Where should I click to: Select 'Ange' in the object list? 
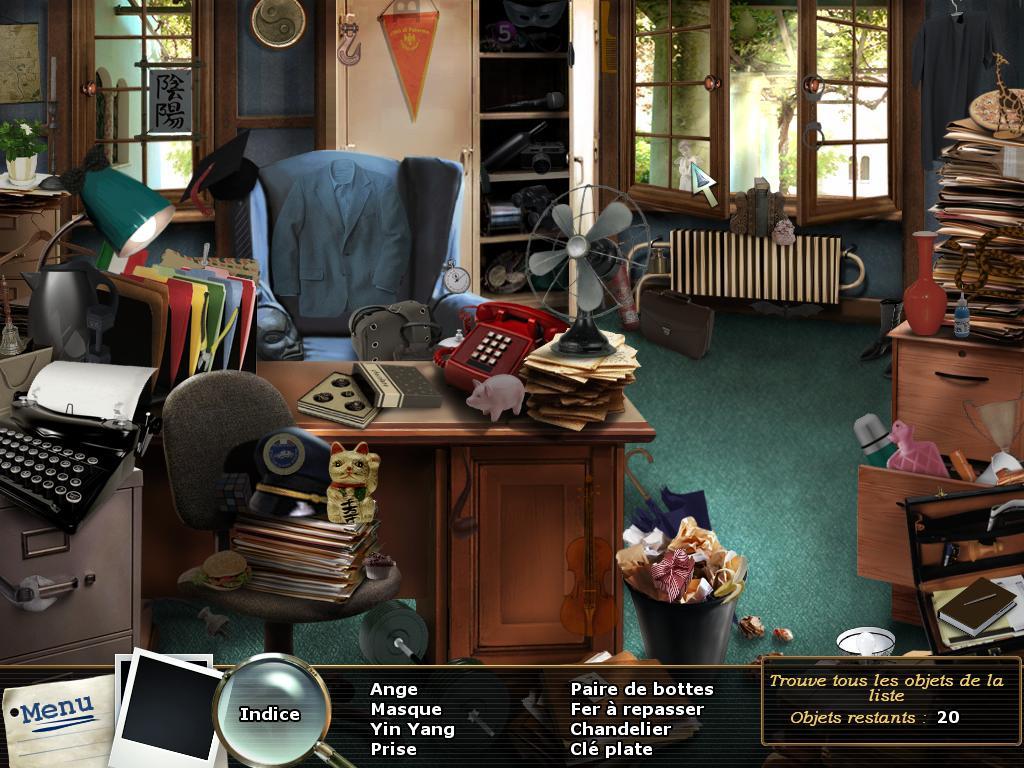click(x=394, y=689)
